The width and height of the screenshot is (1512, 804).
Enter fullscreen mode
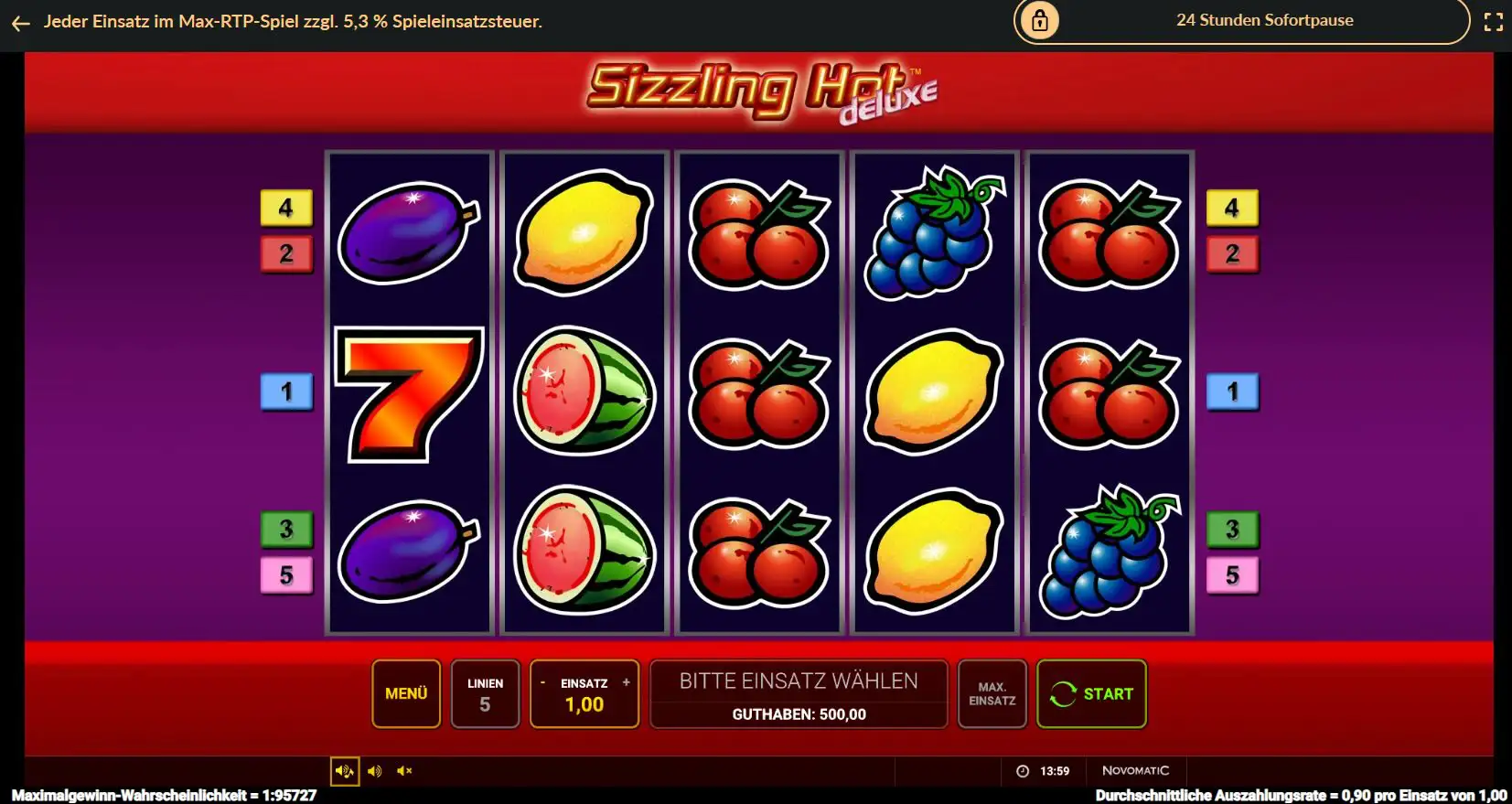[x=1493, y=20]
